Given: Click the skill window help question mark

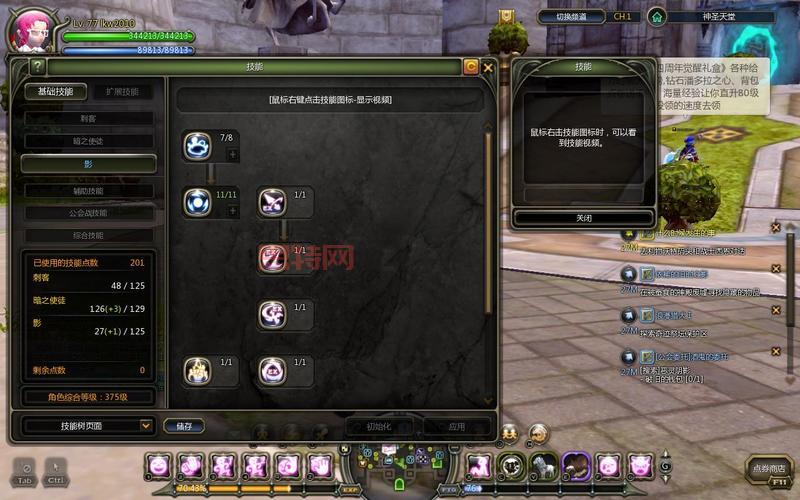Looking at the screenshot, I should point(37,67).
